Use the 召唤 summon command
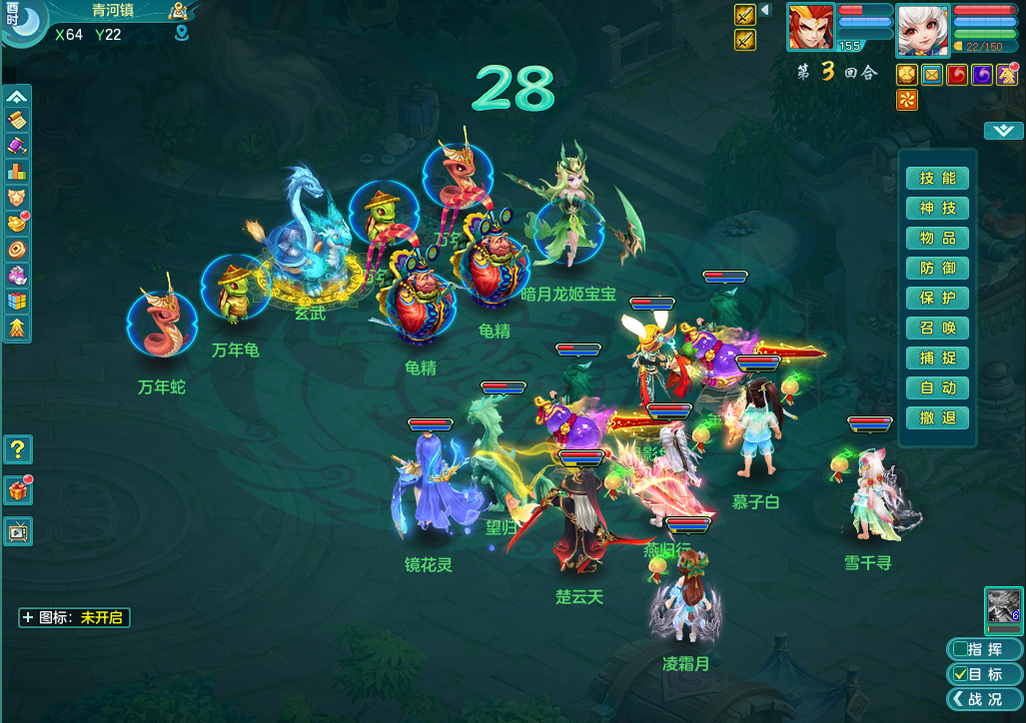This screenshot has width=1026, height=723. [937, 328]
